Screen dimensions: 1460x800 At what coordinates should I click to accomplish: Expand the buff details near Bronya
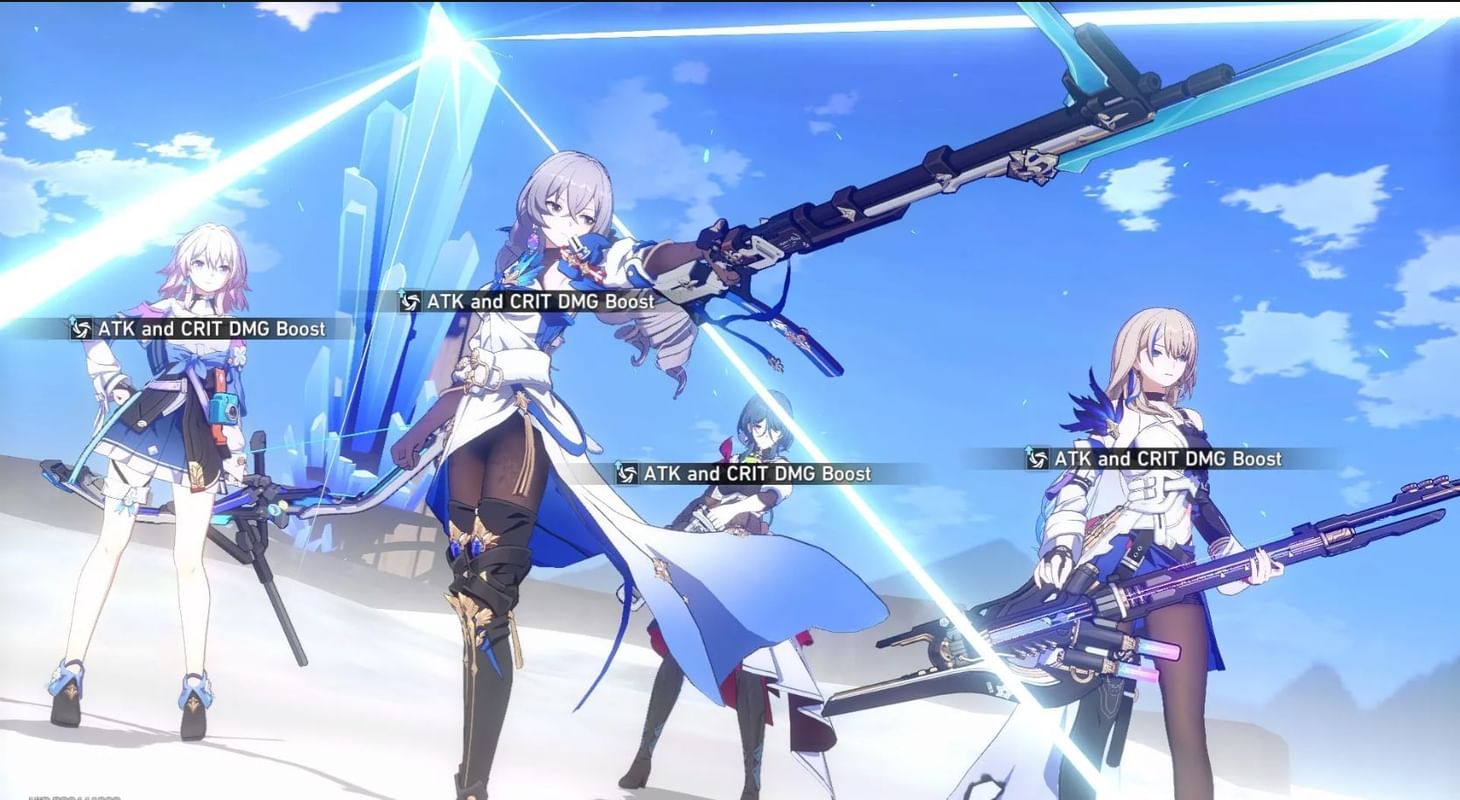pyautogui.click(x=540, y=301)
